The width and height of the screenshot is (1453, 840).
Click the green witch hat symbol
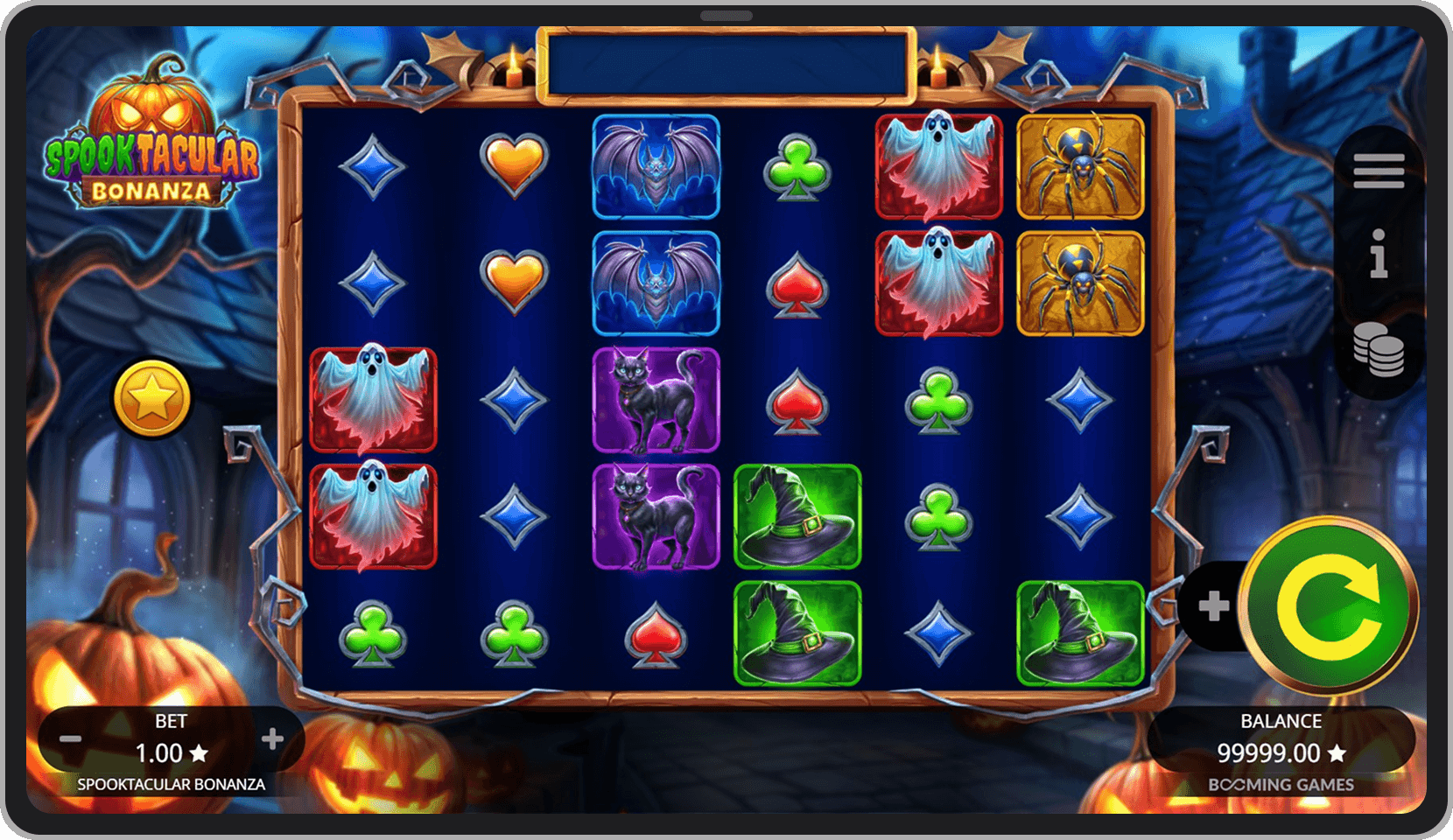[x=797, y=520]
